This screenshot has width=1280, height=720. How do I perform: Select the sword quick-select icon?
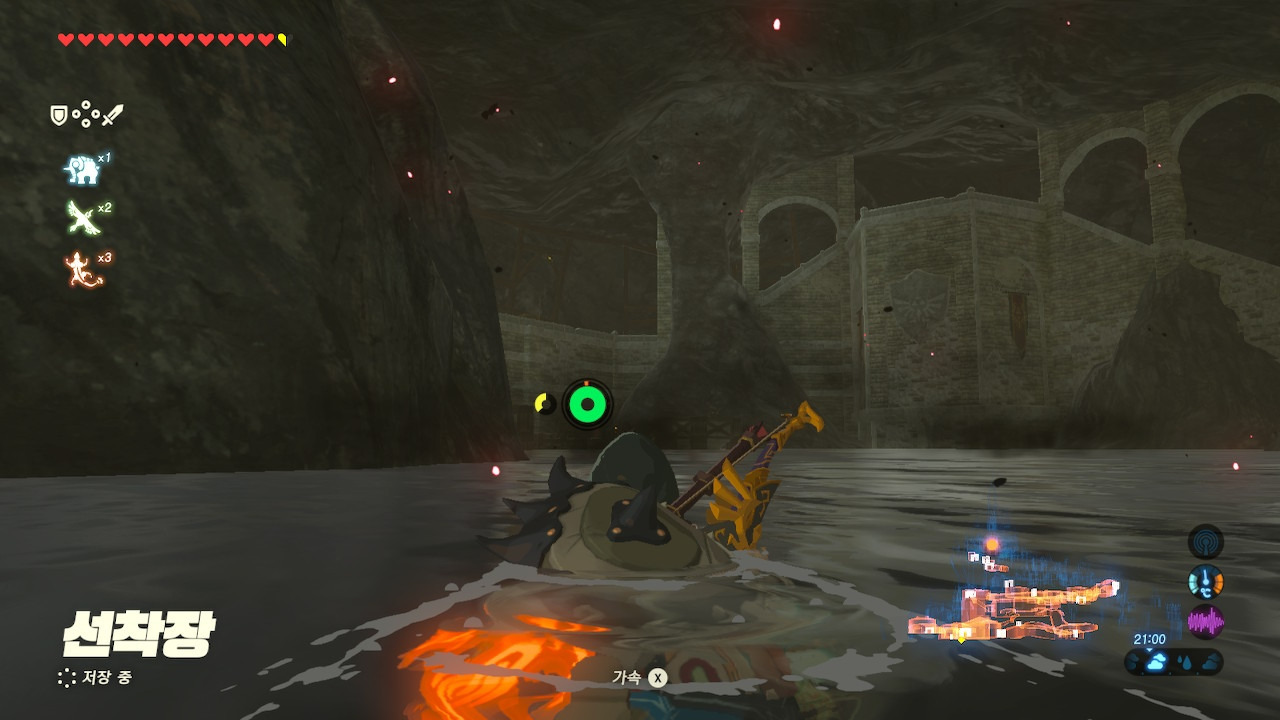[x=112, y=116]
